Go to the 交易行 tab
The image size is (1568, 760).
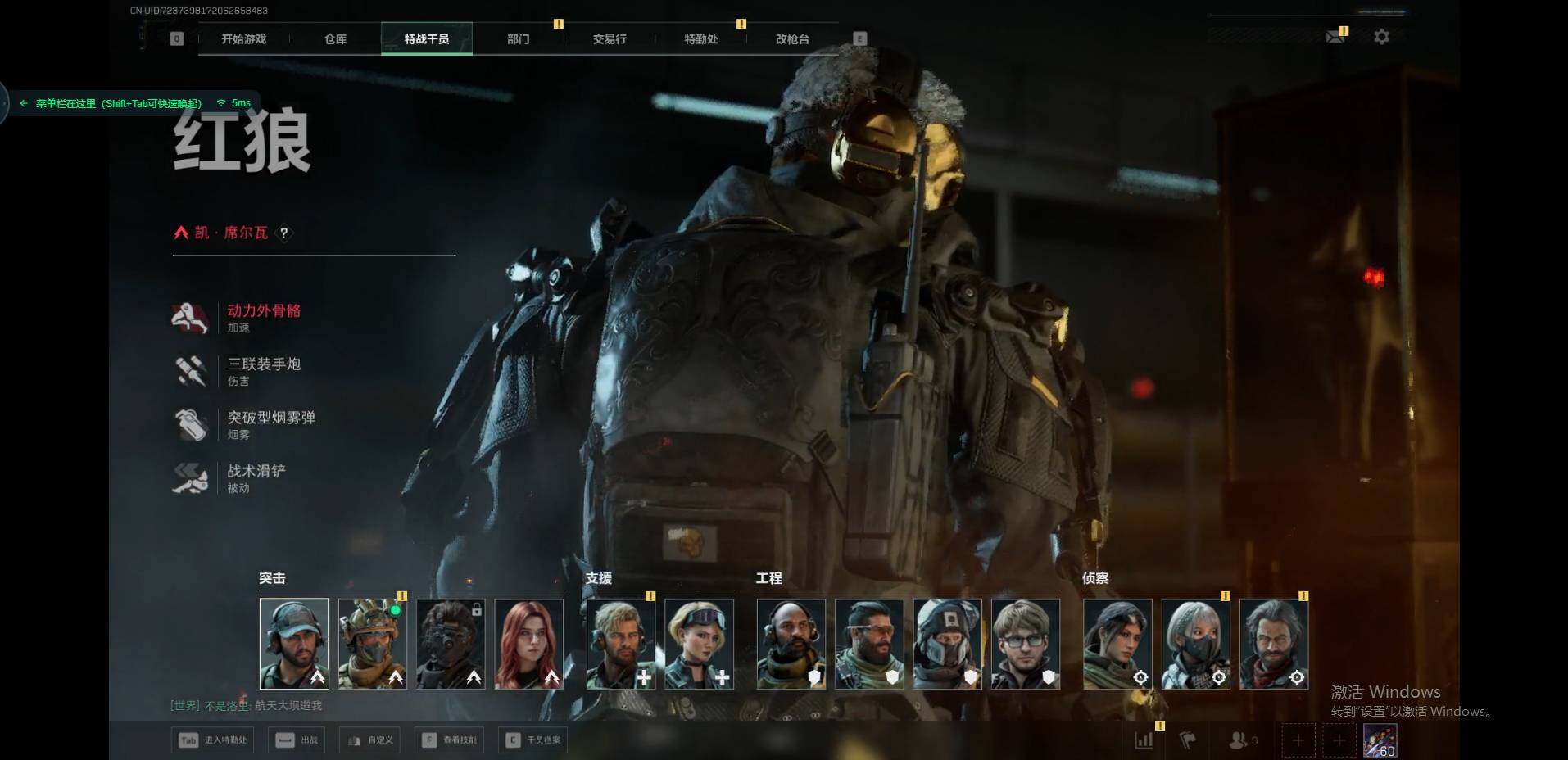(x=610, y=39)
